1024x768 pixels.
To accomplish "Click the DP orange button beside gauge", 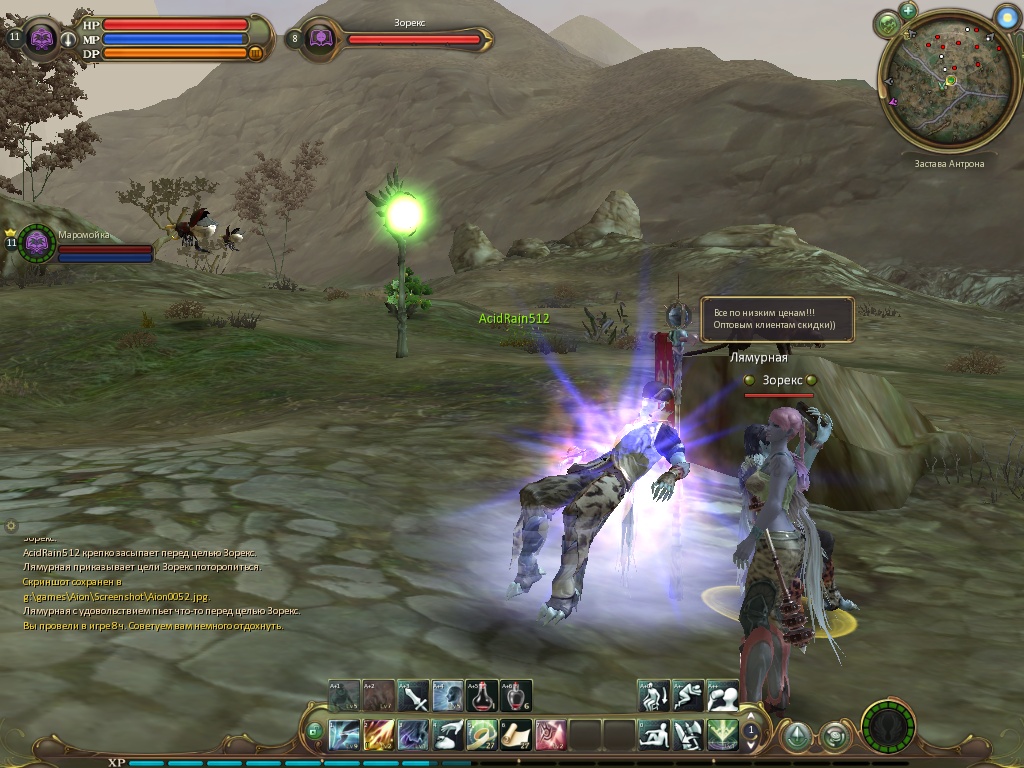I will tap(256, 53).
